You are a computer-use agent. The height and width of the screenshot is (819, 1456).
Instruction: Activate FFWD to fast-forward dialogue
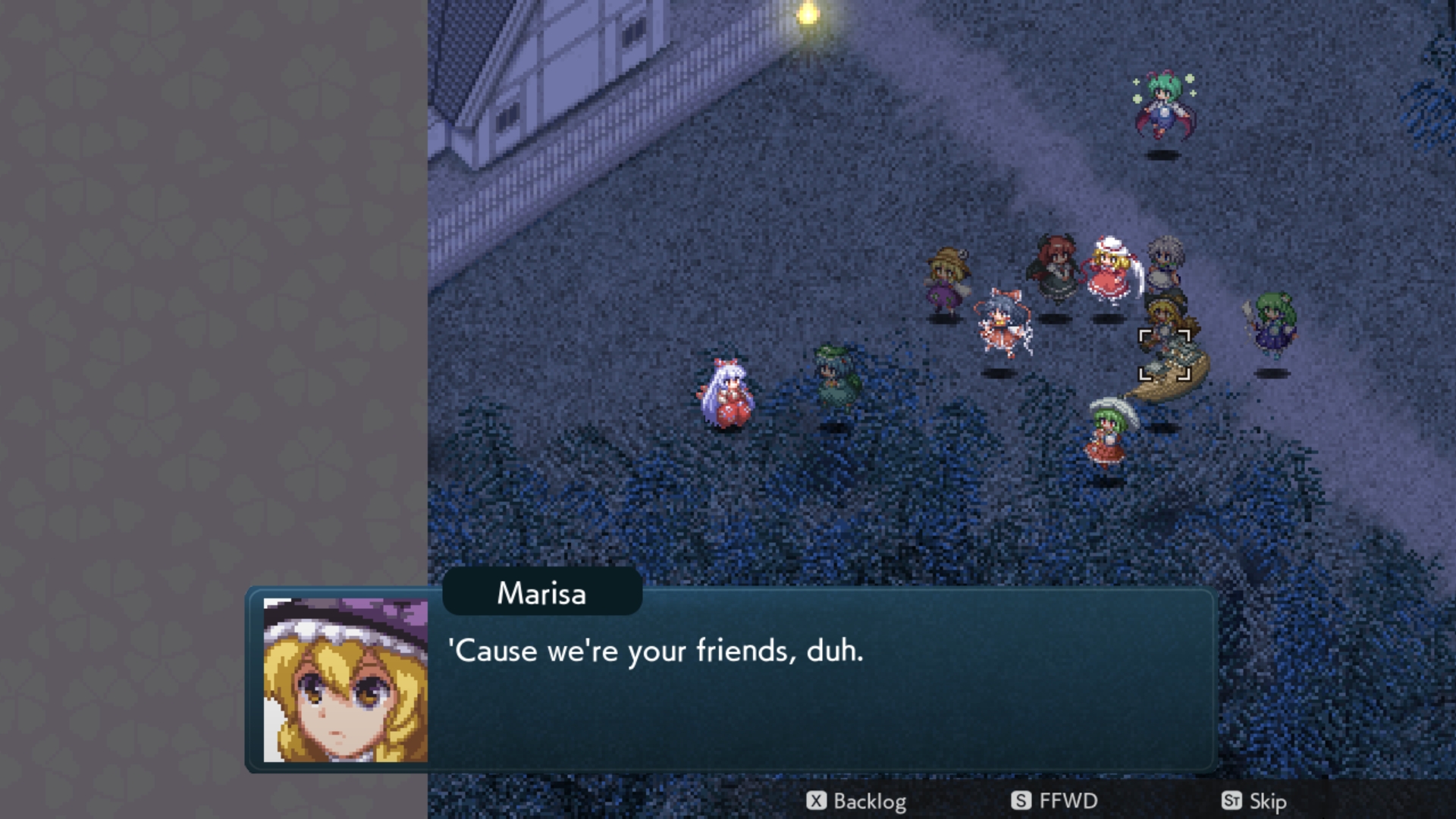(1055, 801)
